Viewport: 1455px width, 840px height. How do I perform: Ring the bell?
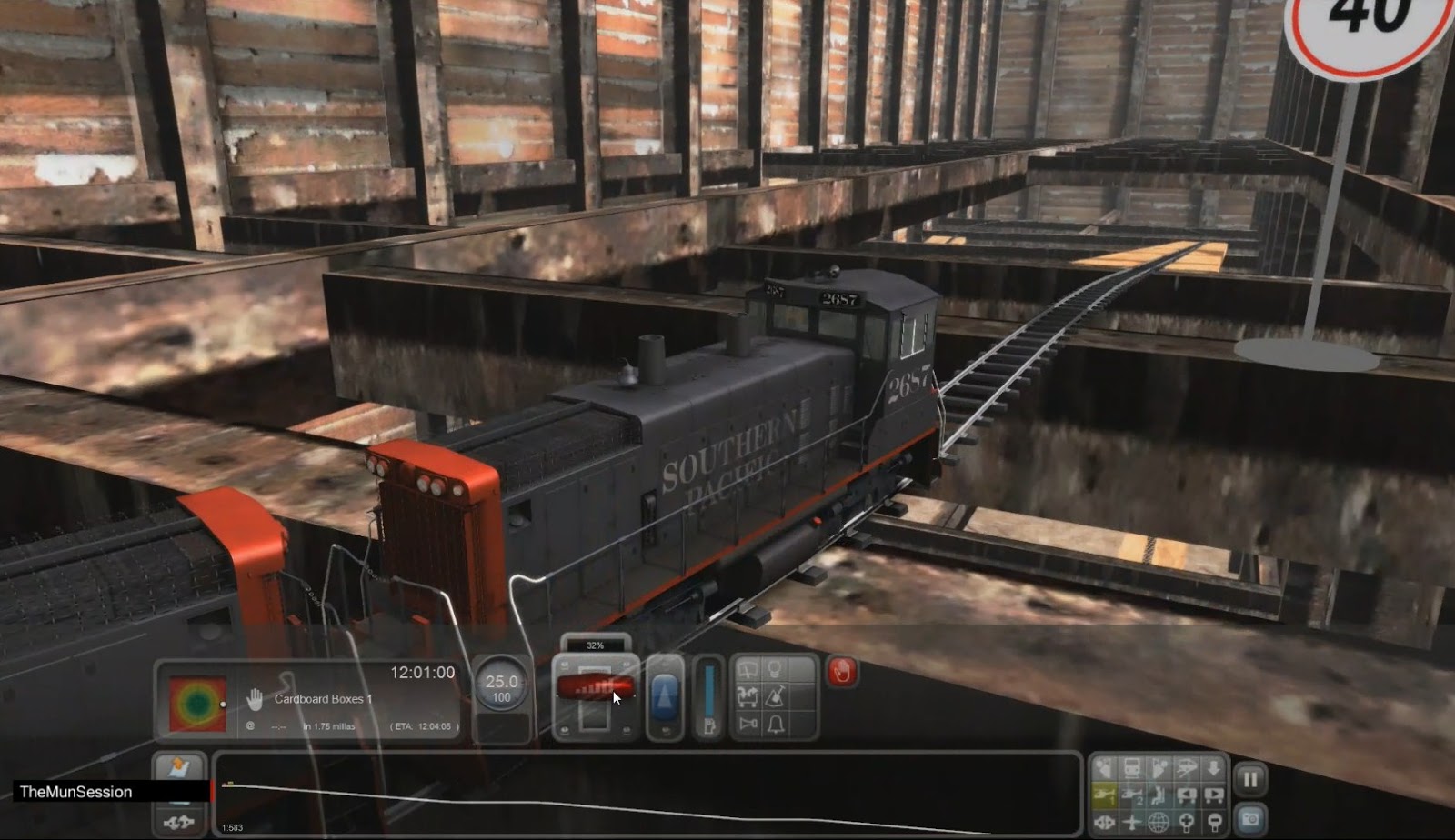[x=776, y=724]
